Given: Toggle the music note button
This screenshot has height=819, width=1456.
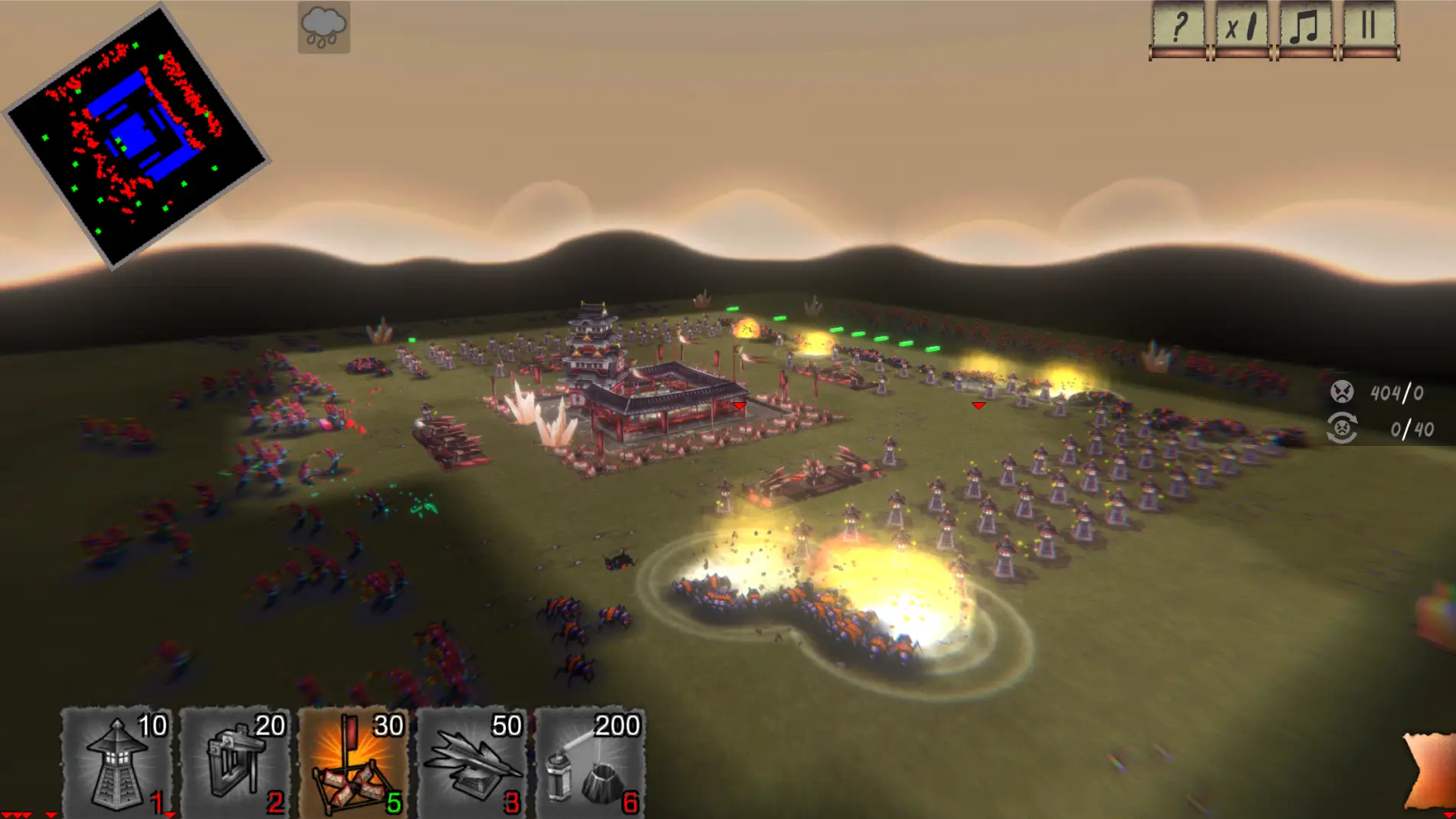Looking at the screenshot, I should pos(1305,28).
